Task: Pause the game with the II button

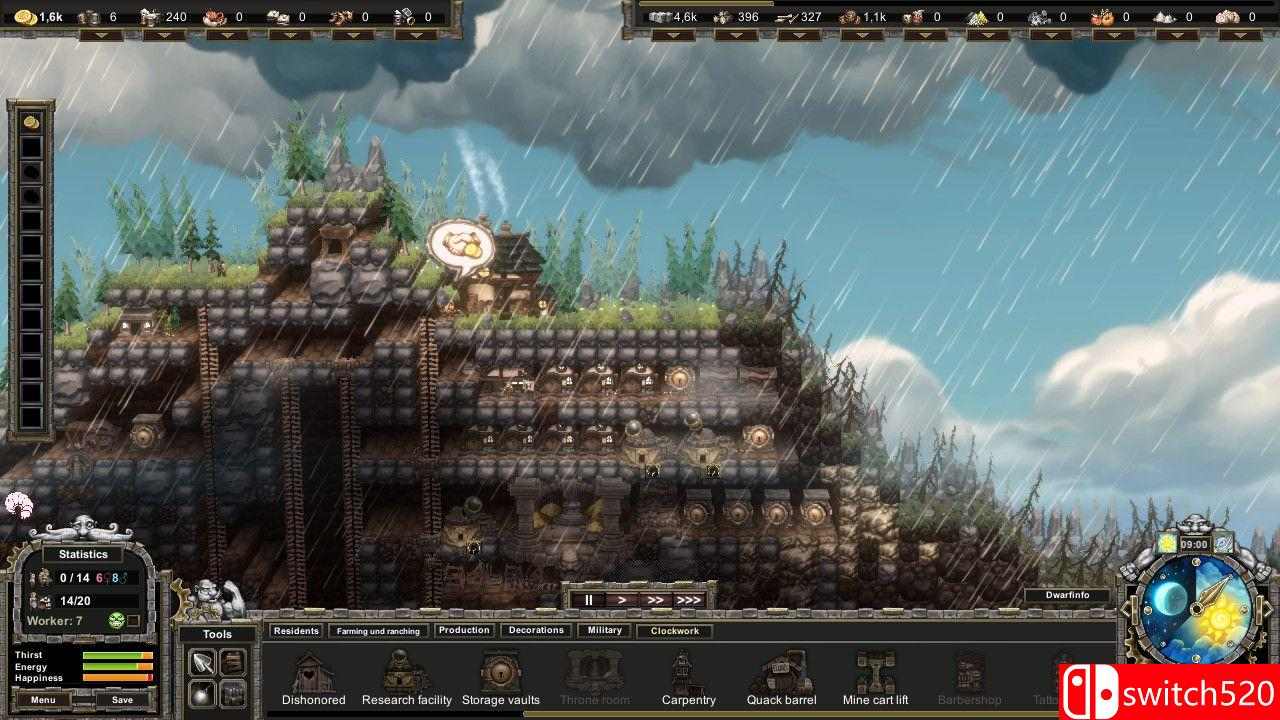Action: [x=589, y=599]
